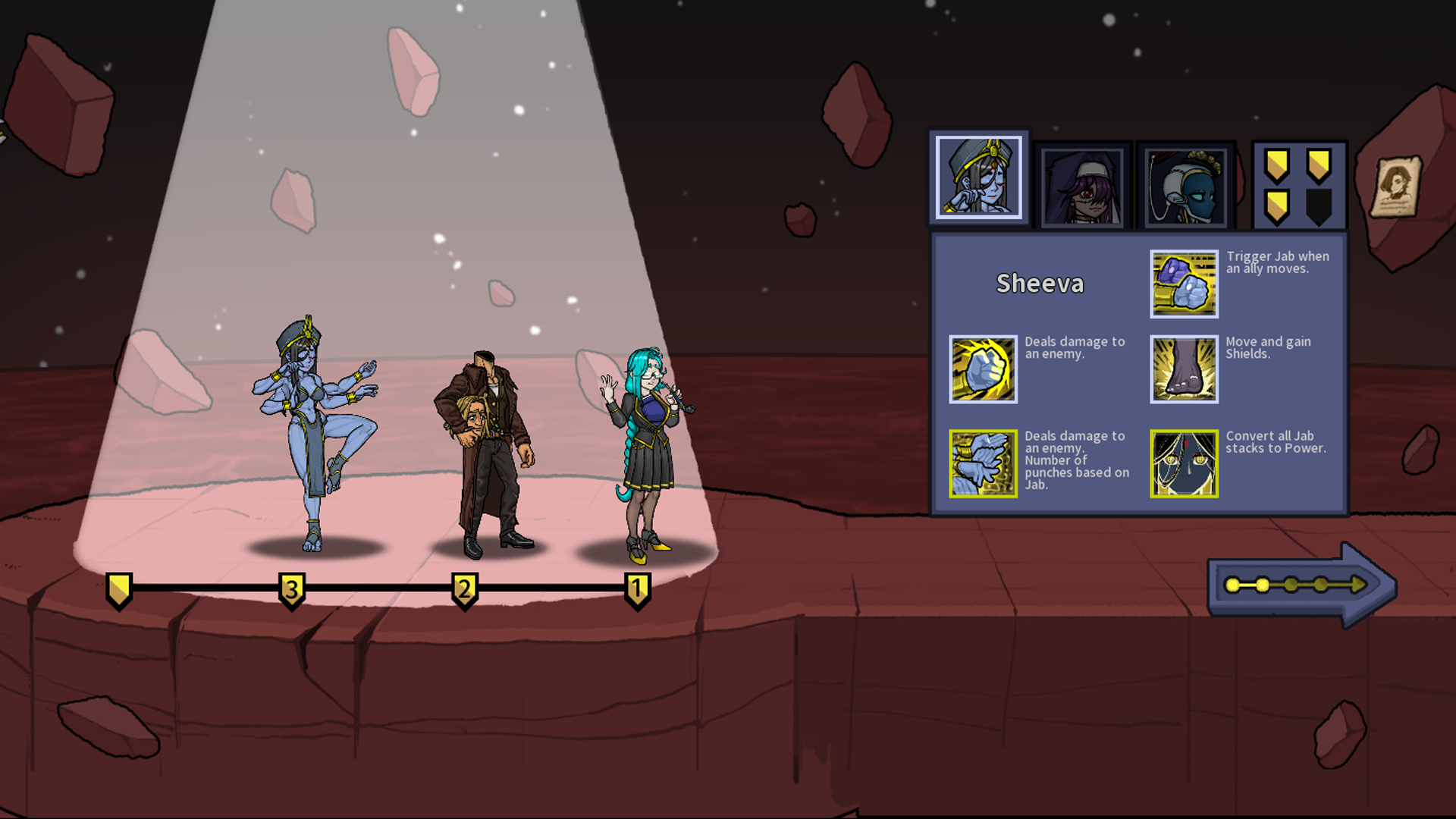Select position marker number 3
The height and width of the screenshot is (819, 1456).
[x=292, y=589]
